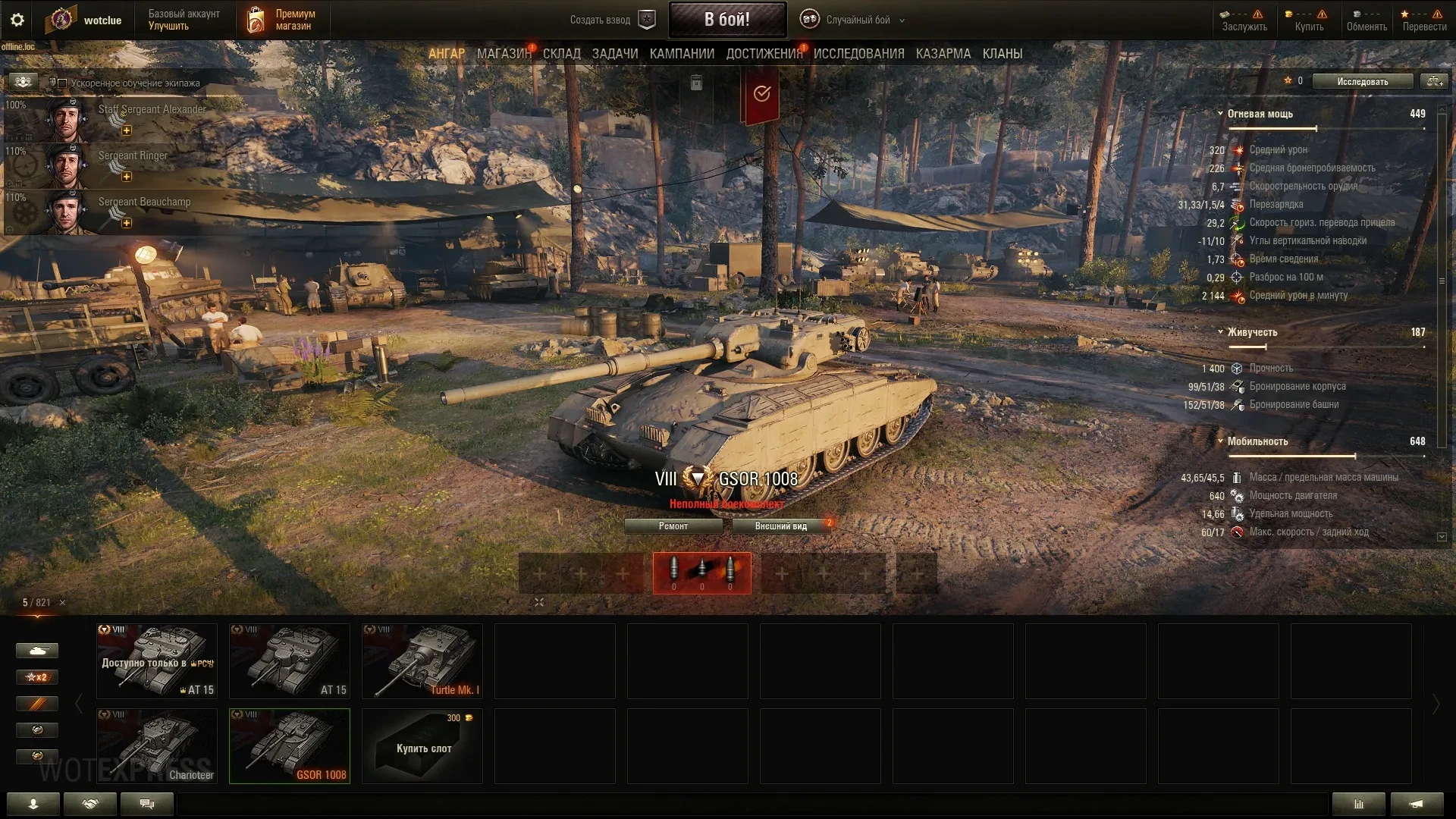1456x819 pixels.
Task: Start battle with the В бой! button
Action: coord(726,20)
